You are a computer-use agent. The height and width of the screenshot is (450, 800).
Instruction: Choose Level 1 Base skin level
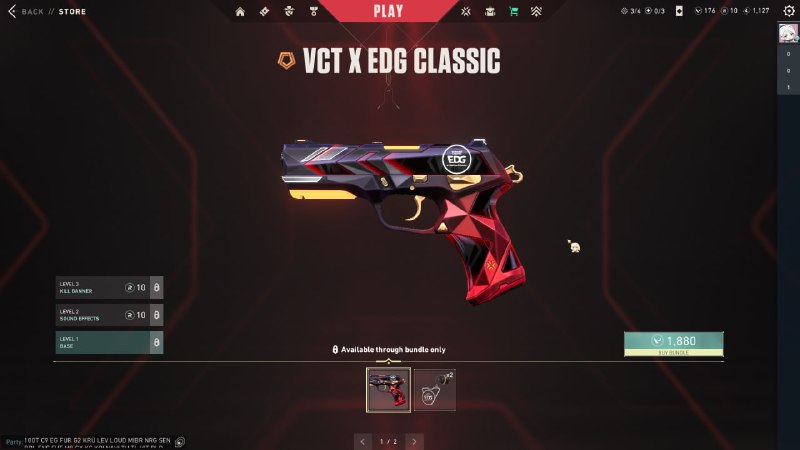click(109, 342)
